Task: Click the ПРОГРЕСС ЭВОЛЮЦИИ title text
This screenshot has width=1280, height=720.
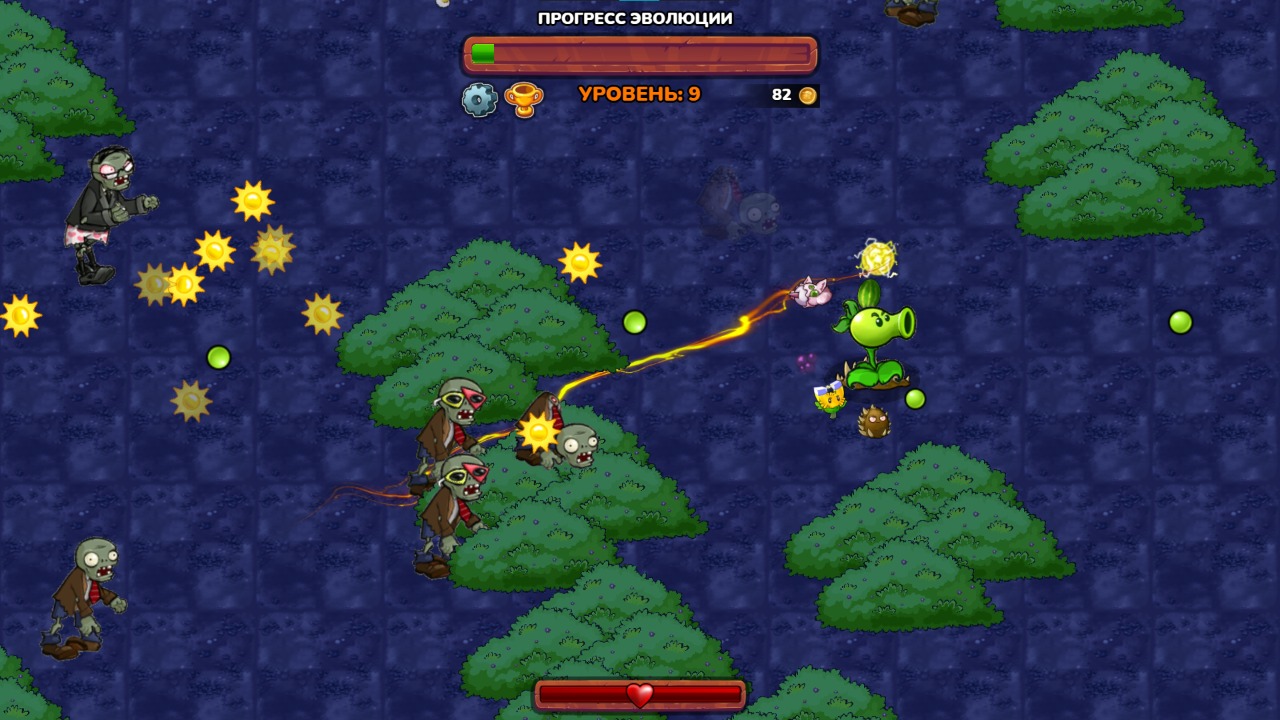Action: pos(636,17)
